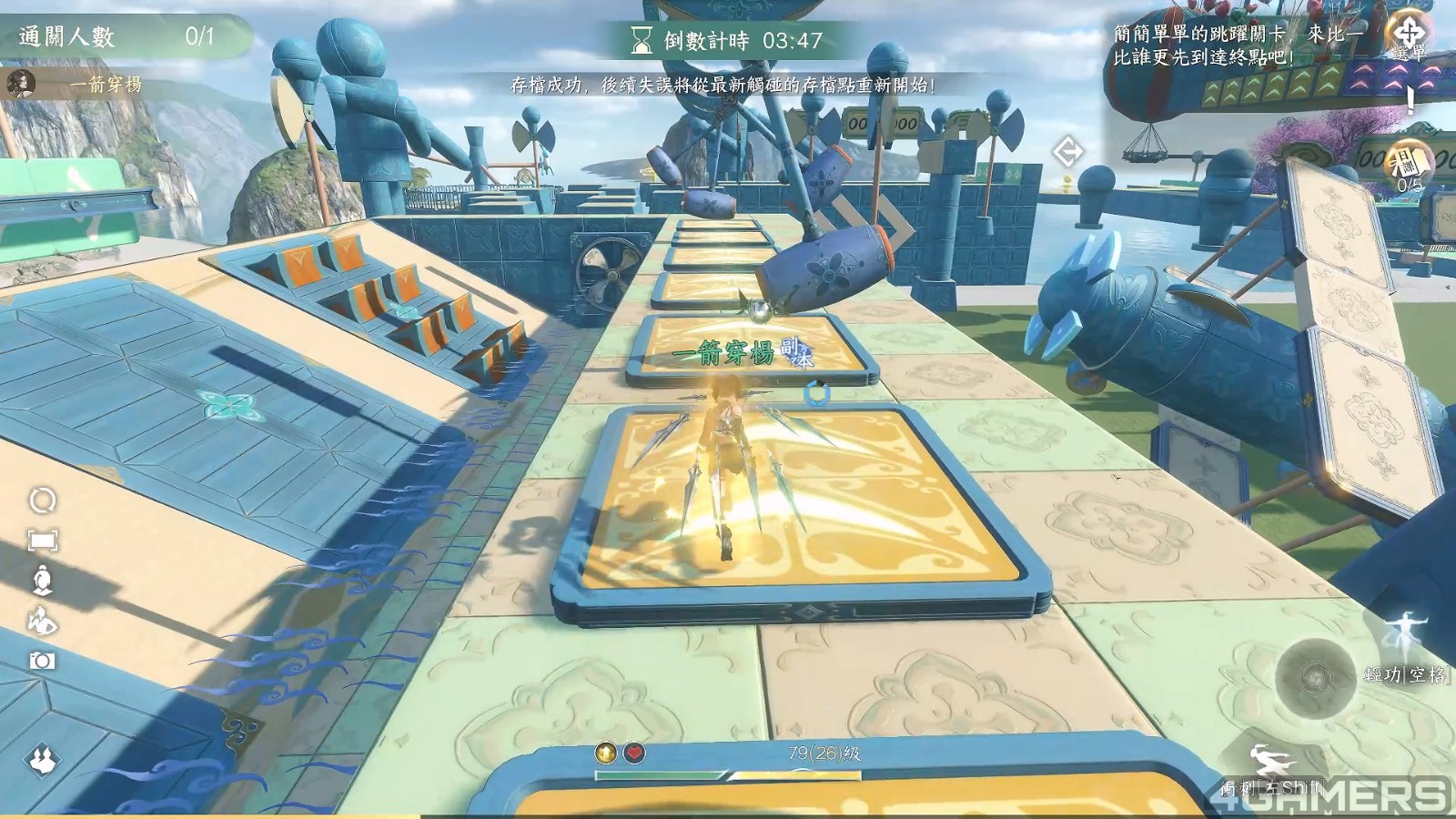Viewport: 1456px width, 819px height.
Task: Open the two-person team icon
Action: [x=43, y=757]
